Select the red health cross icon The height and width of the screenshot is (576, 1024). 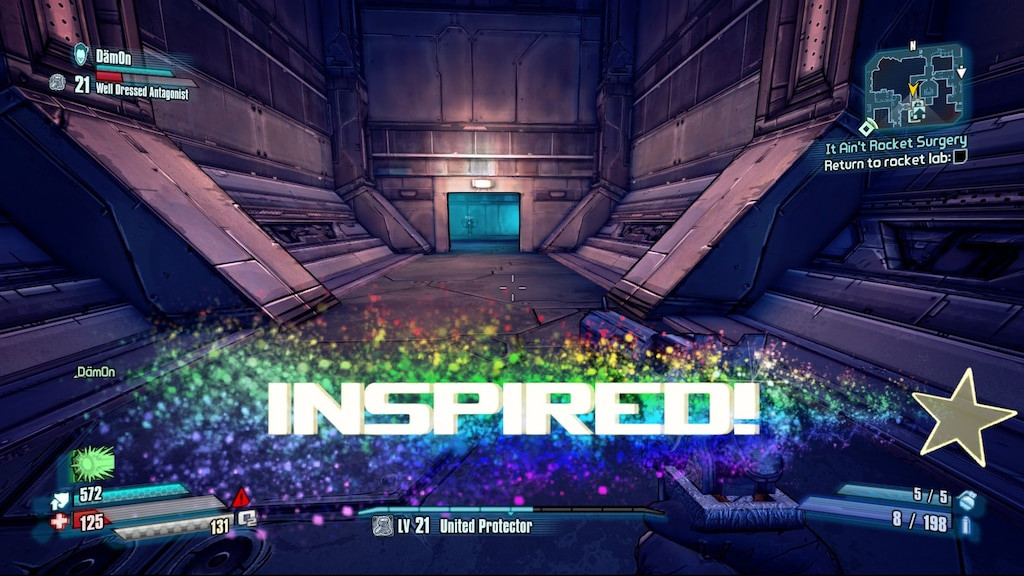[x=59, y=520]
